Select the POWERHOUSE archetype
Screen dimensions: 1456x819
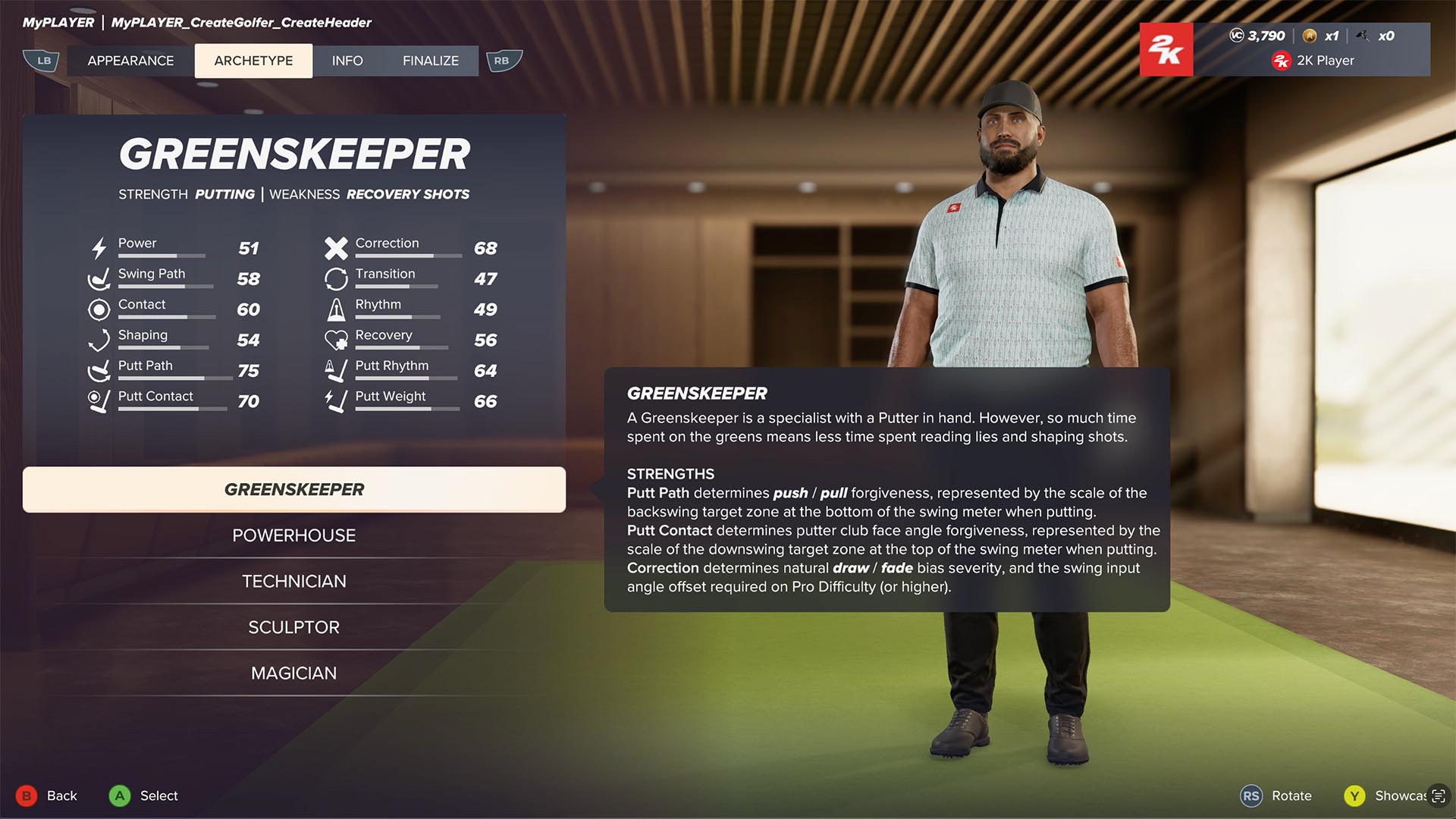(x=294, y=535)
